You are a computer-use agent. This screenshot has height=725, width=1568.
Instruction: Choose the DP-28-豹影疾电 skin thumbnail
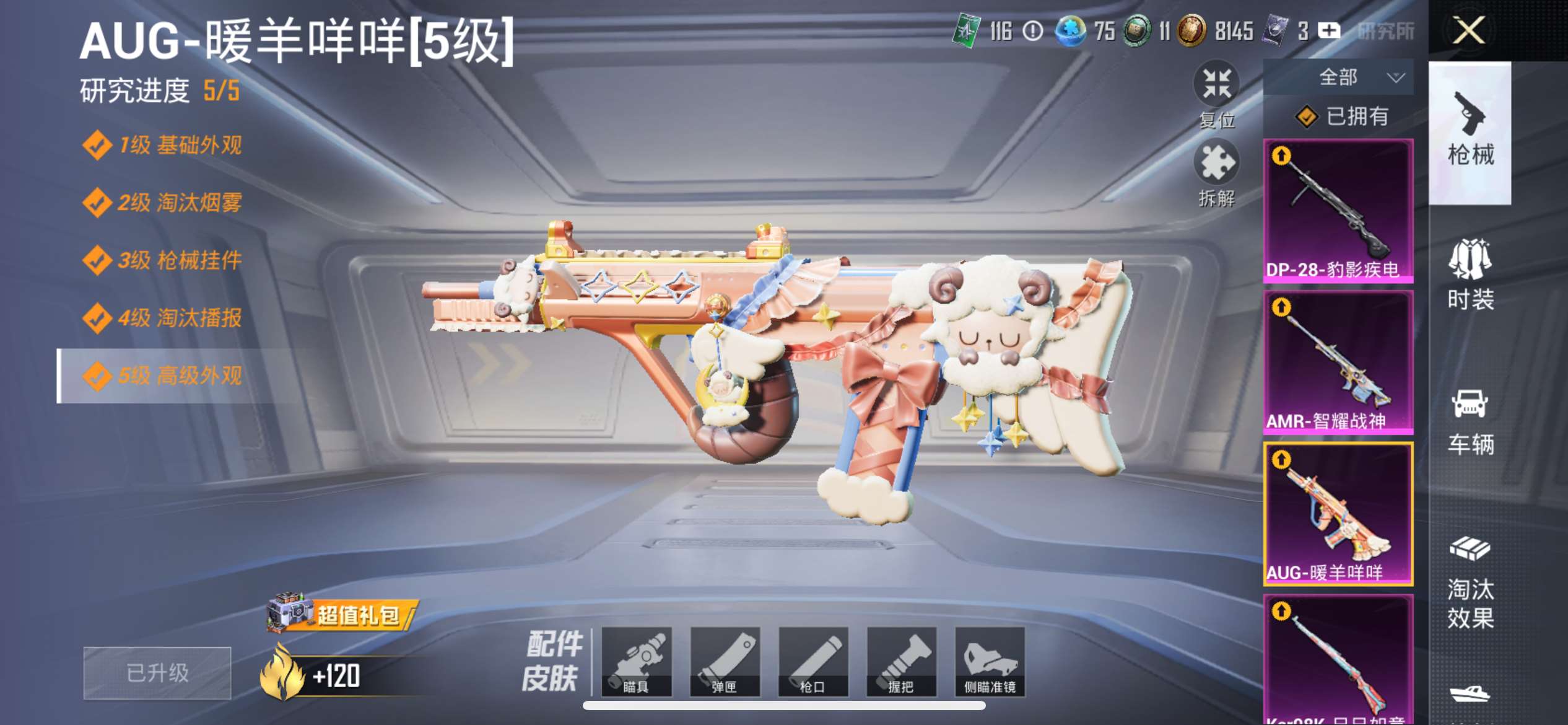pos(1338,211)
